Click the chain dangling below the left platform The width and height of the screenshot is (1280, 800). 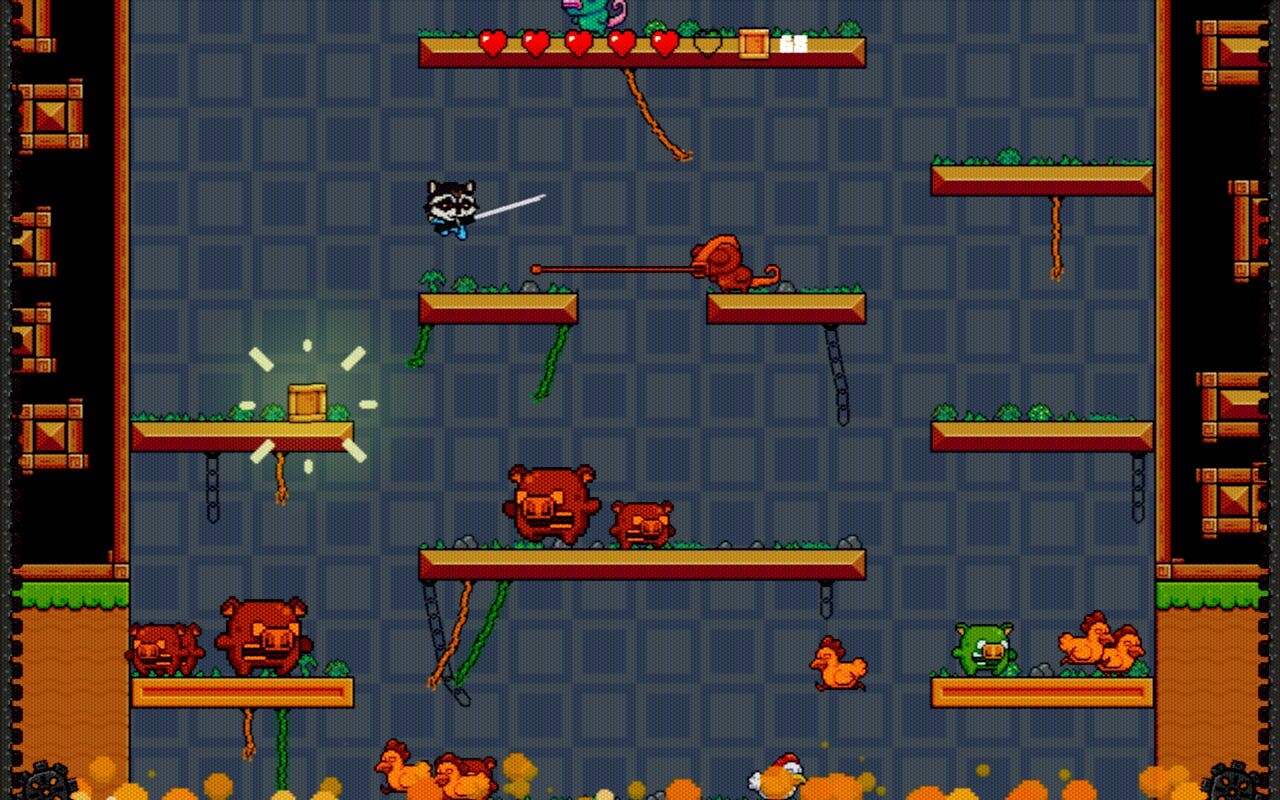click(213, 490)
